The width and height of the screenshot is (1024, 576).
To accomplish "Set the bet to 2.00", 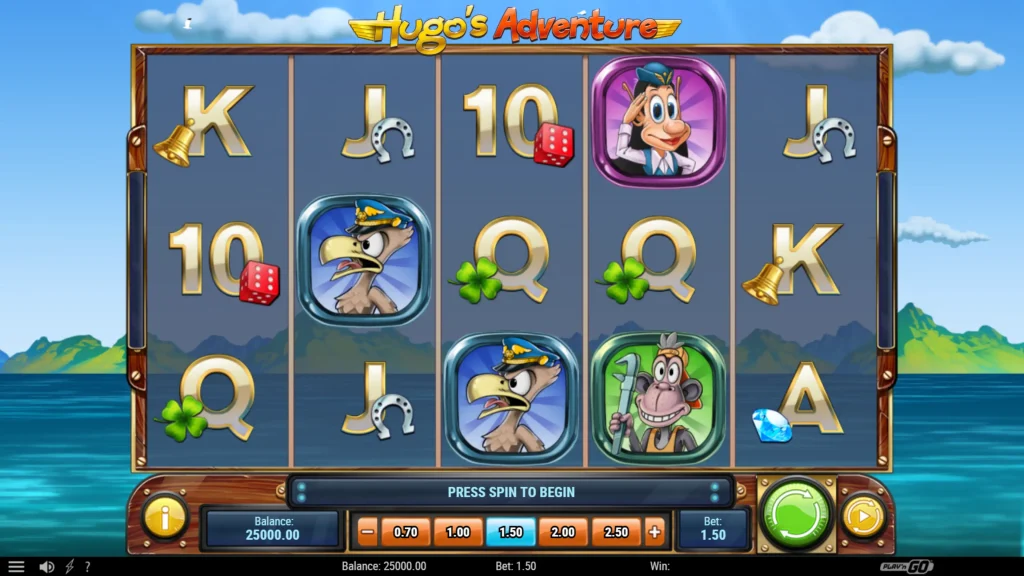I will pyautogui.click(x=563, y=532).
